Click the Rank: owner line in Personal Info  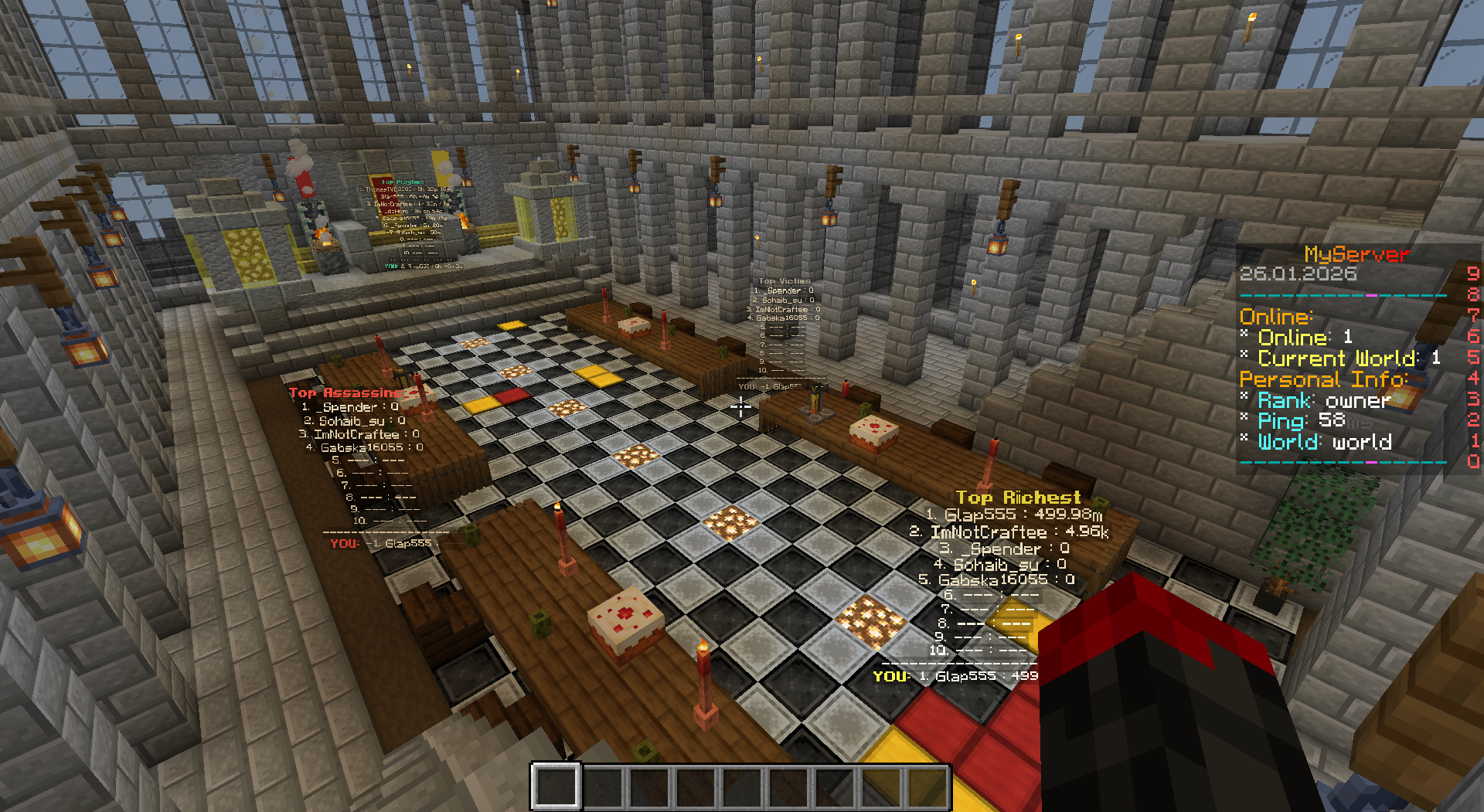coord(1316,401)
